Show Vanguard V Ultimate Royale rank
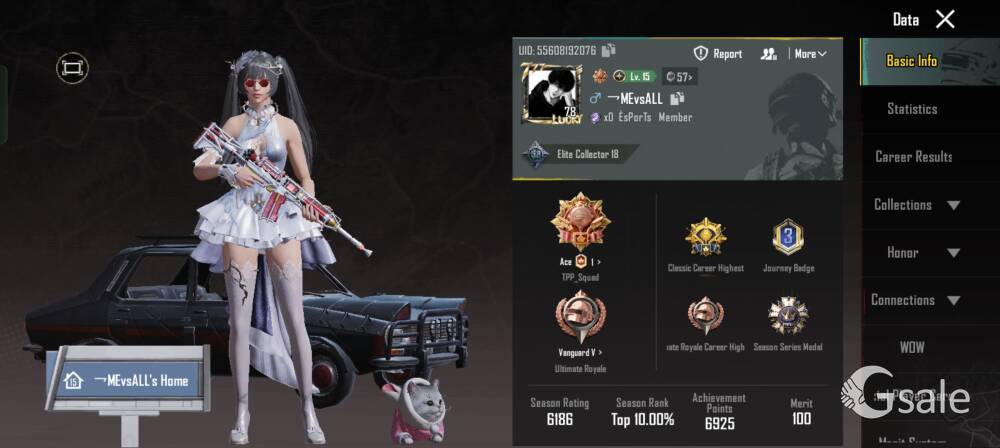Viewport: 1000px width, 448px height. (x=580, y=318)
